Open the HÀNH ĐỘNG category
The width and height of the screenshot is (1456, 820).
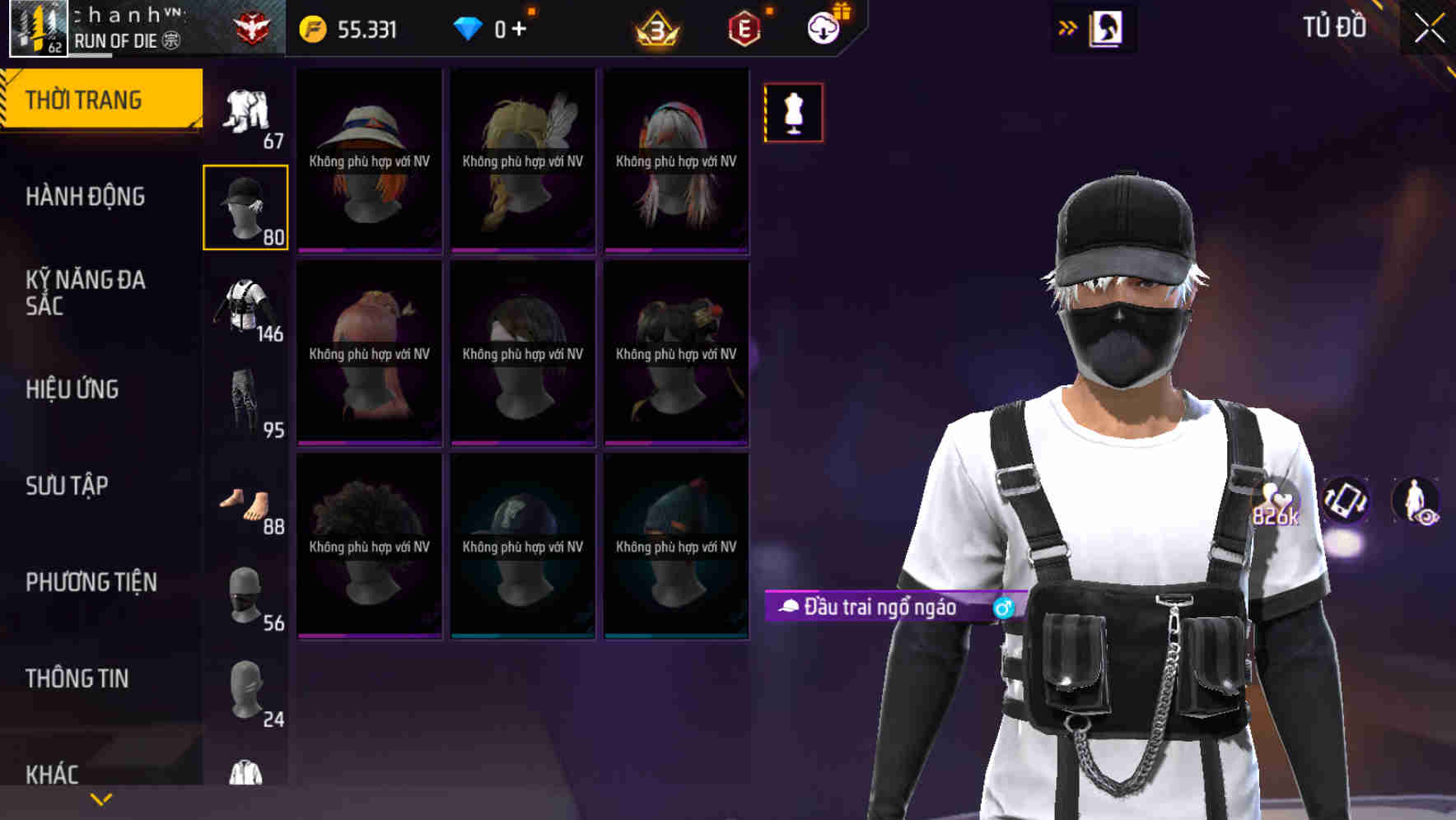[86, 197]
